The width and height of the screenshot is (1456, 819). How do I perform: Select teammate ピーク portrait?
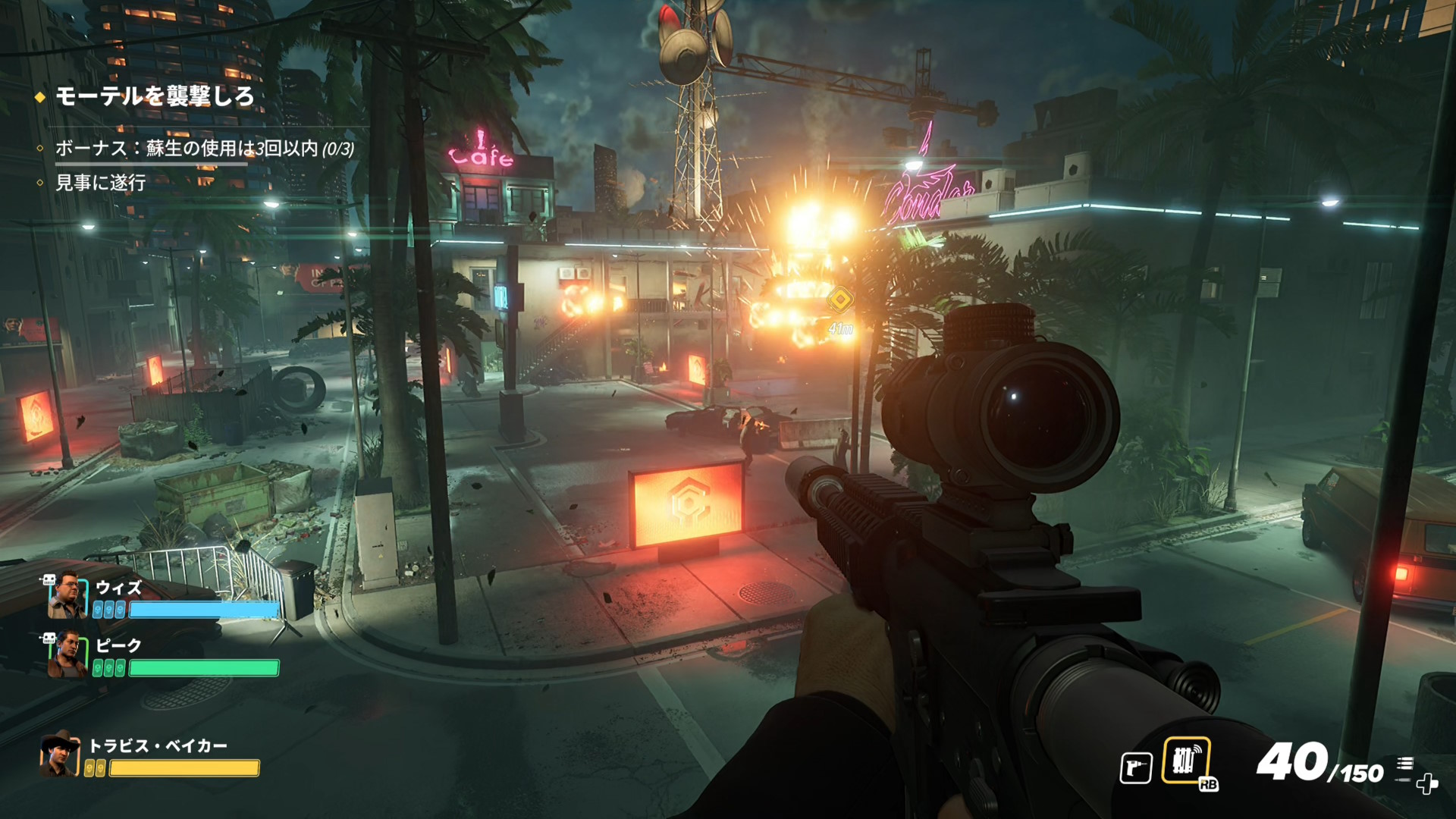pos(67,655)
